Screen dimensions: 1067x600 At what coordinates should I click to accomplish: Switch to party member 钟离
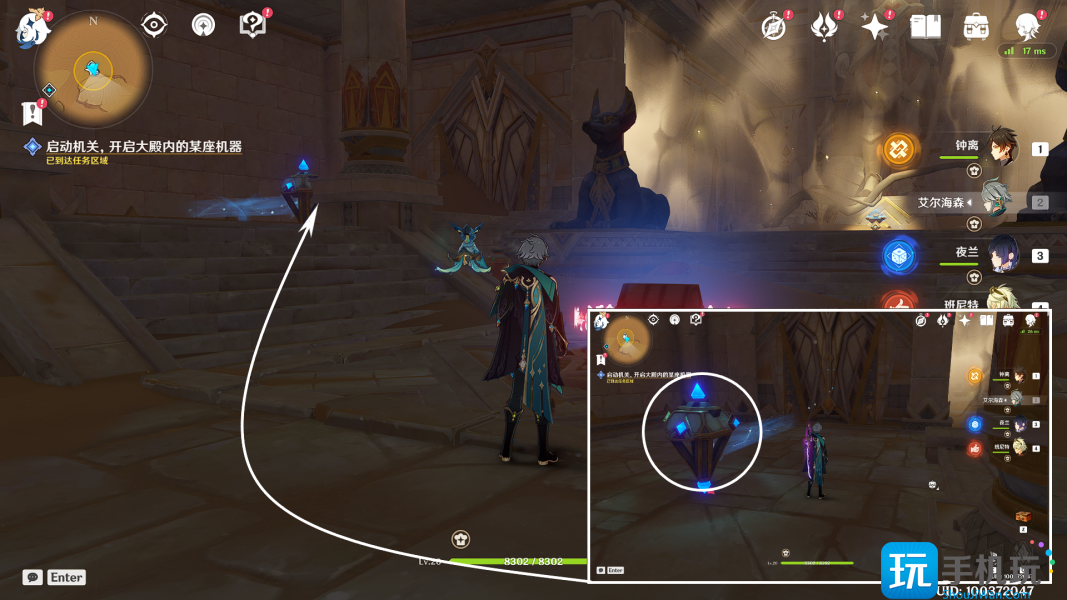pos(998,148)
